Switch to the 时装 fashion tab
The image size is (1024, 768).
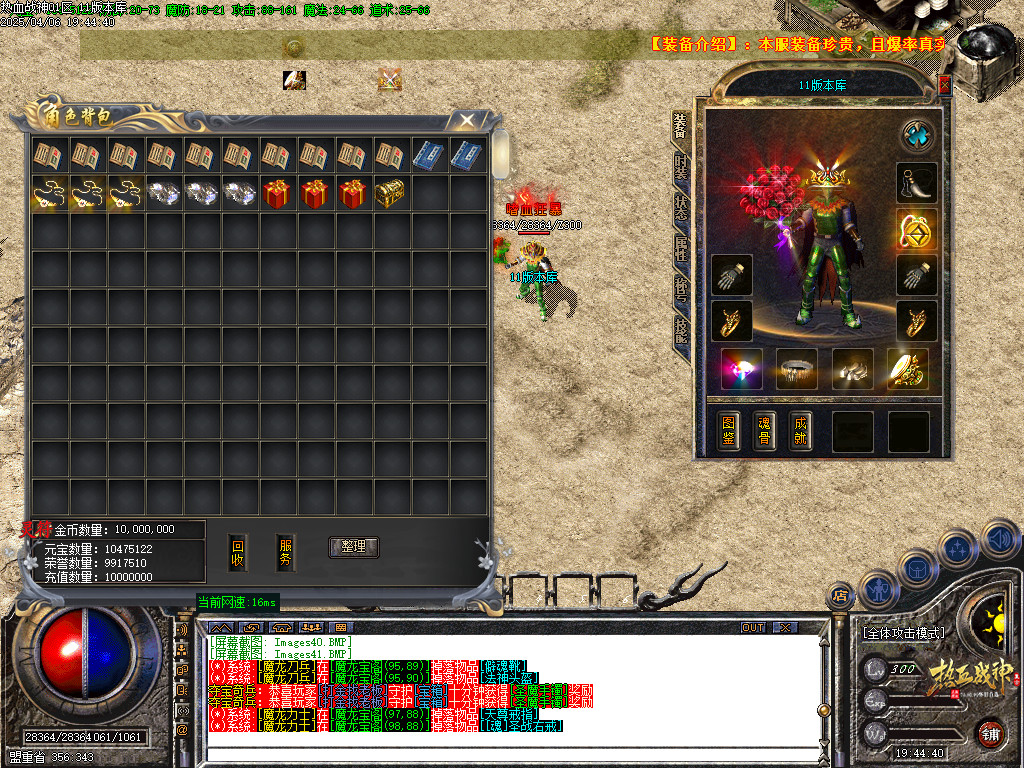pos(681,168)
